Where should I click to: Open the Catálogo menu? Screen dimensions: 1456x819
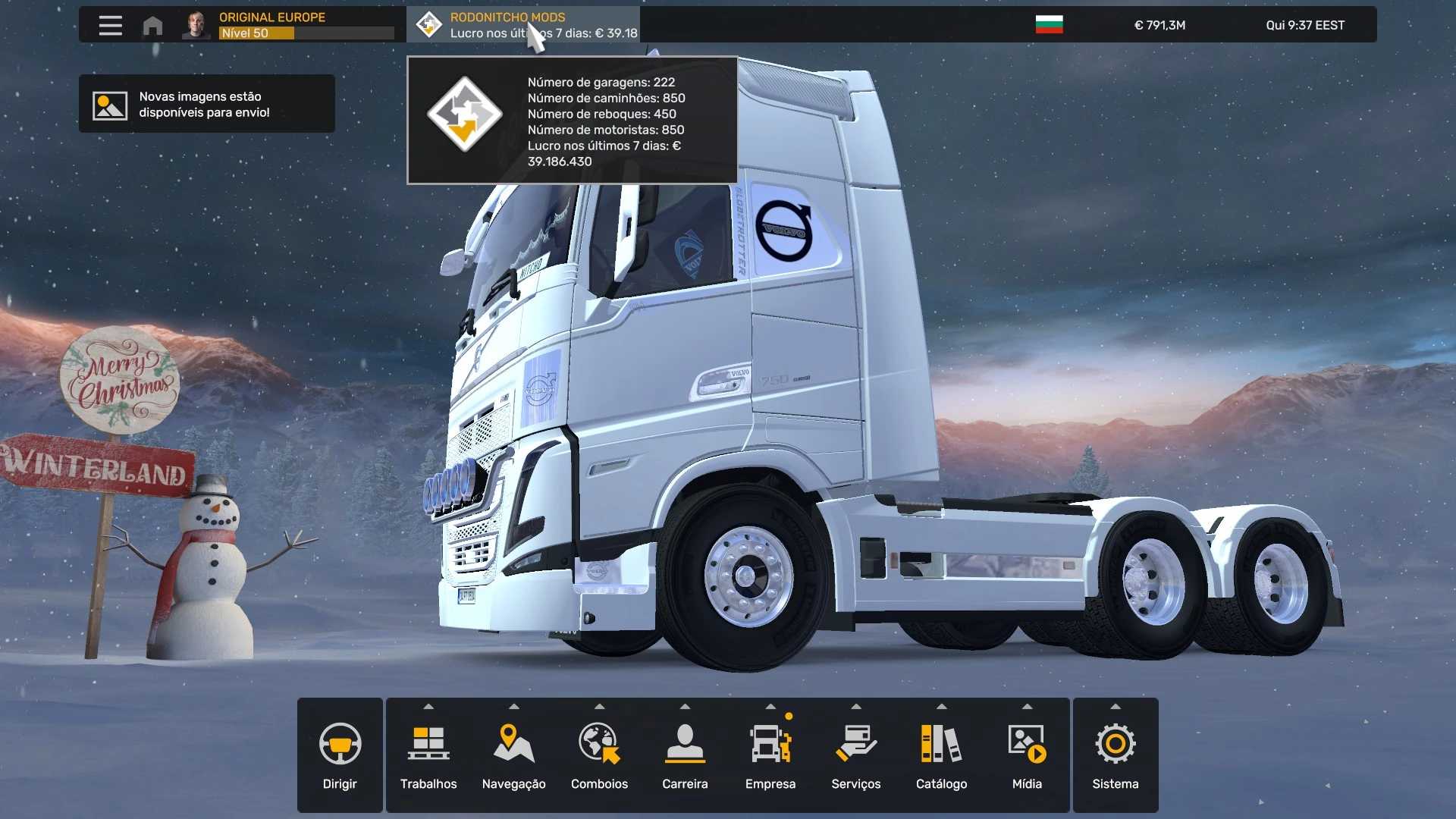[941, 755]
